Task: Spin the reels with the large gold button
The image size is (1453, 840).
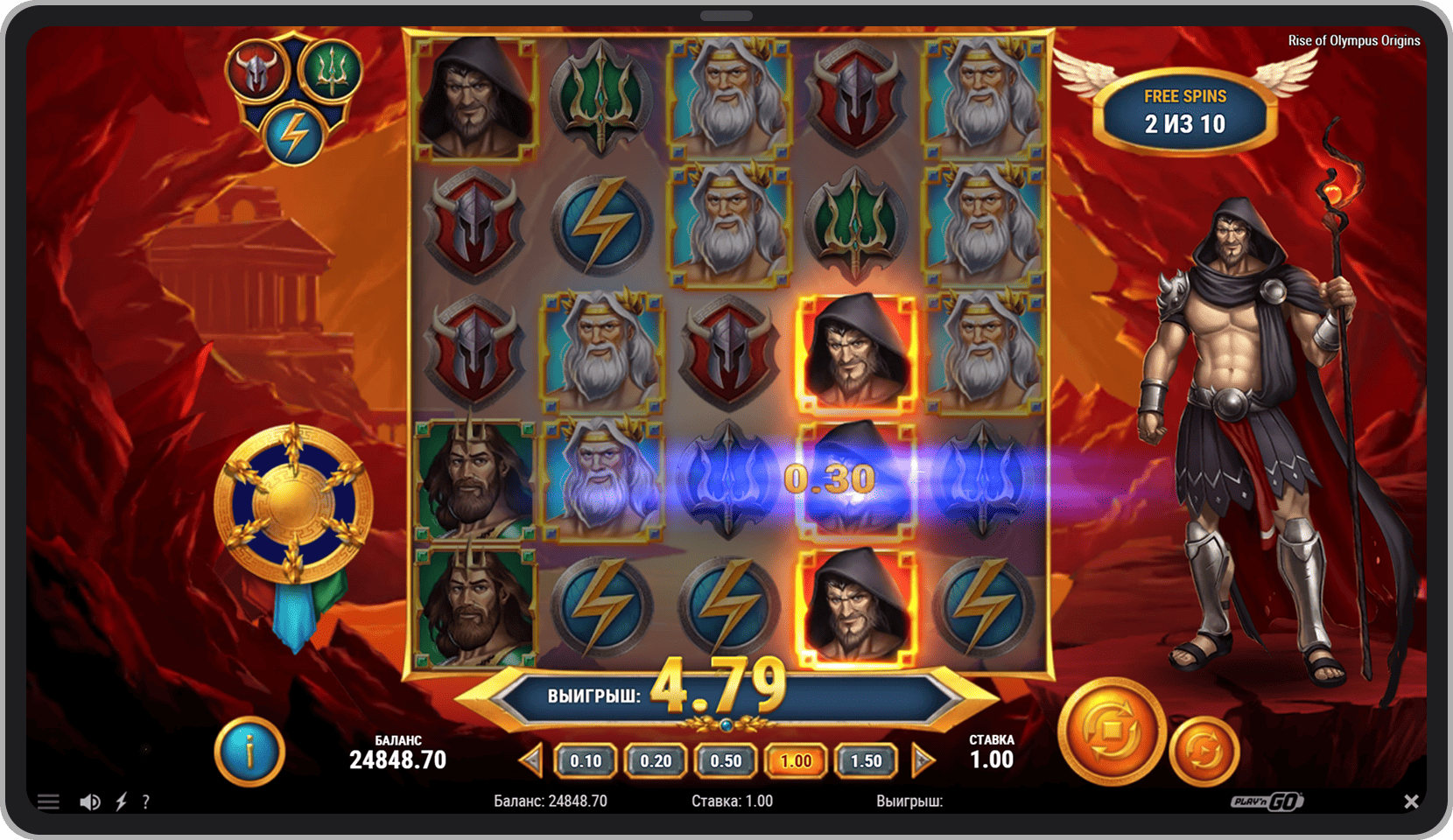Action: click(x=1111, y=731)
